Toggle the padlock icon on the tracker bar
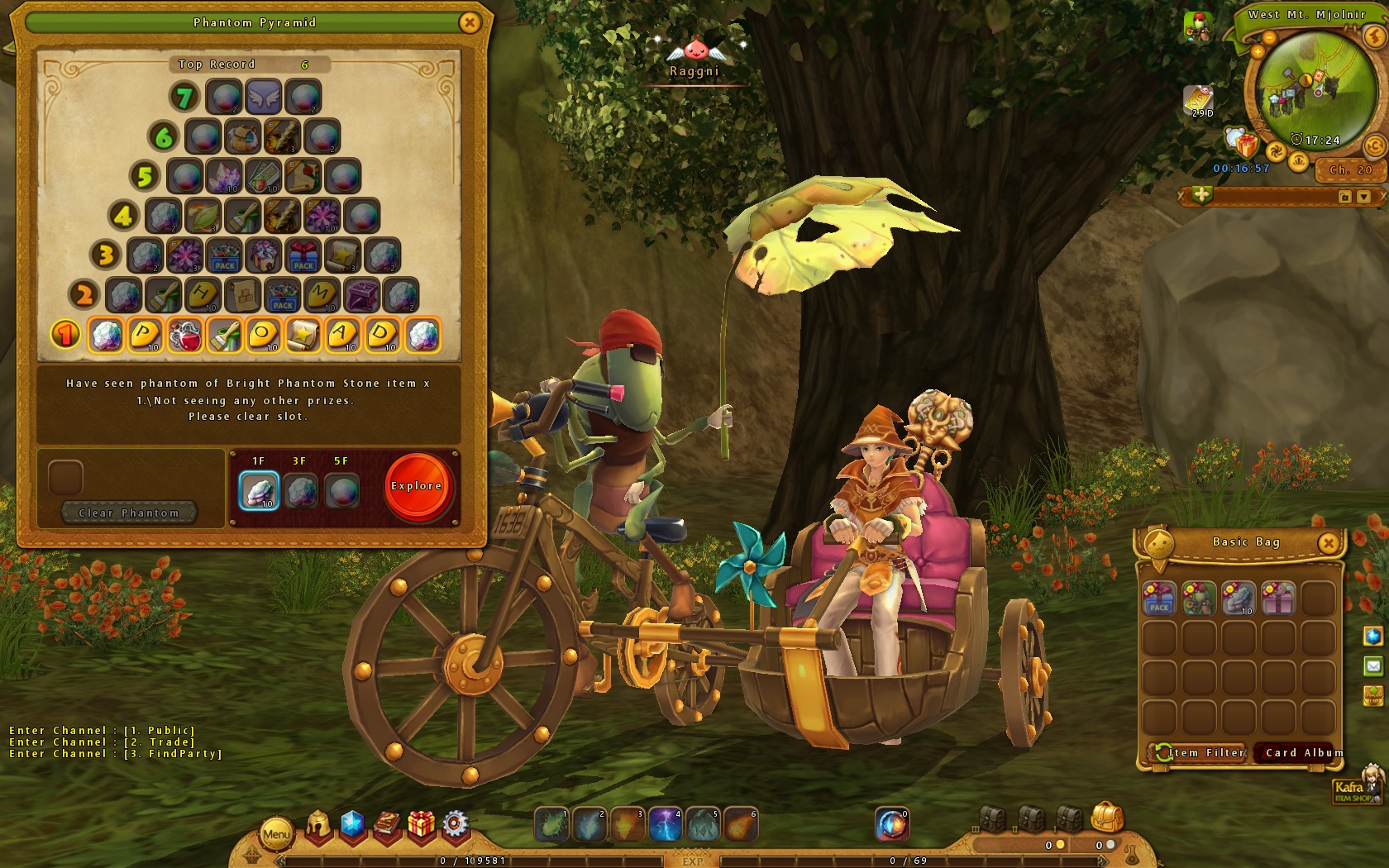1389x868 pixels. (x=1347, y=194)
